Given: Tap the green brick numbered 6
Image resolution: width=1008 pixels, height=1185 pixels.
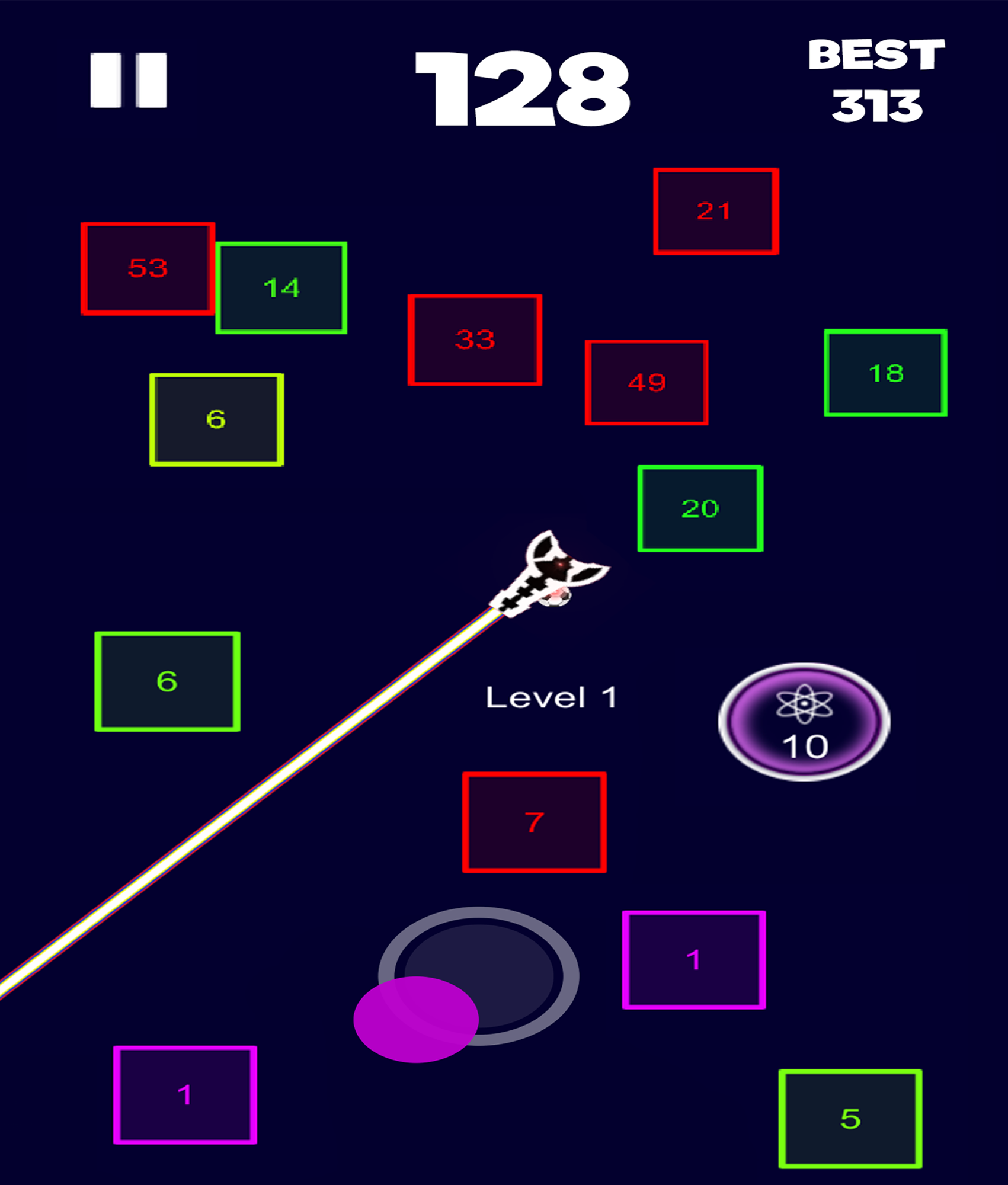Looking at the screenshot, I should [168, 683].
